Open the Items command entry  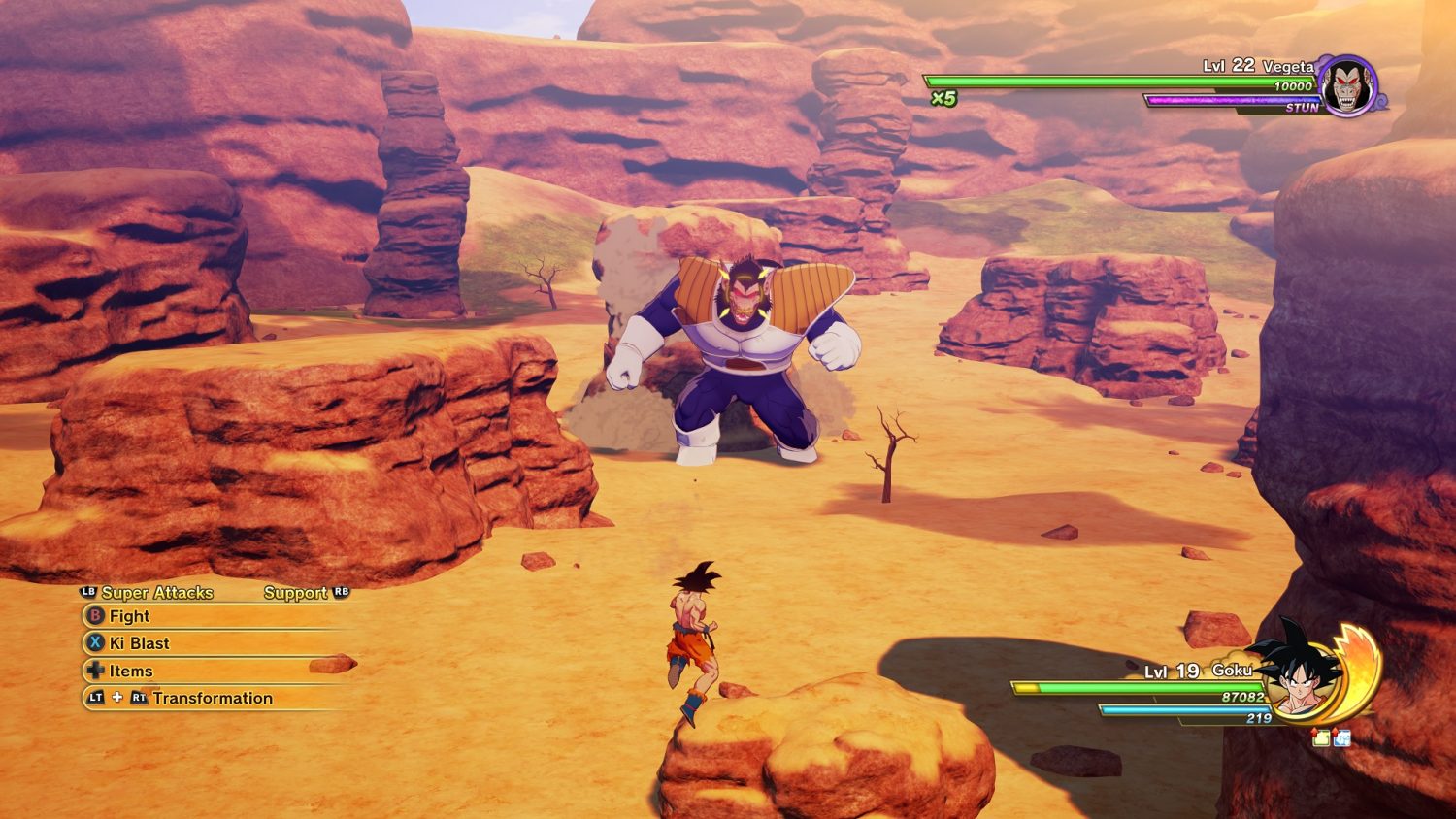[x=130, y=671]
